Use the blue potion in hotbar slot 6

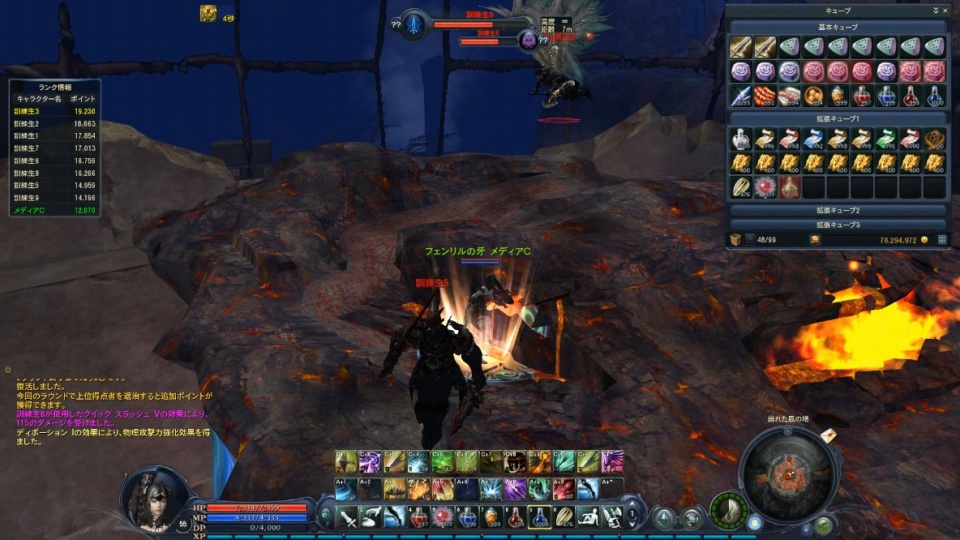(467, 517)
